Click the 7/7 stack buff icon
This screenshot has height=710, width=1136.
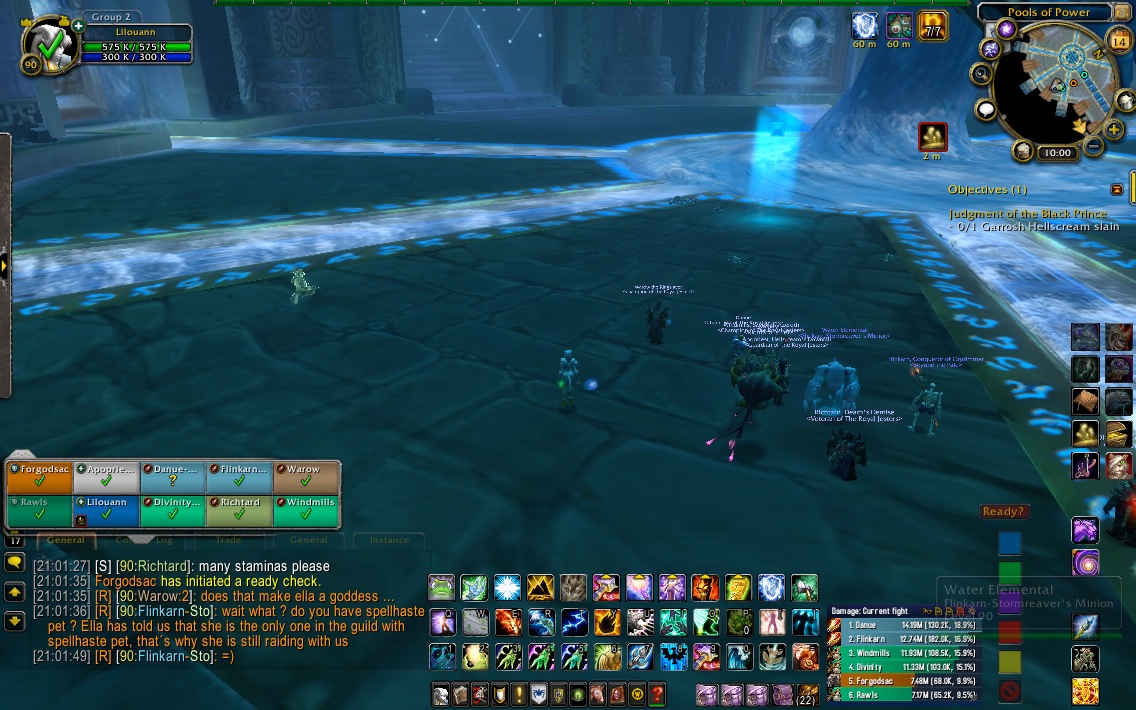933,26
